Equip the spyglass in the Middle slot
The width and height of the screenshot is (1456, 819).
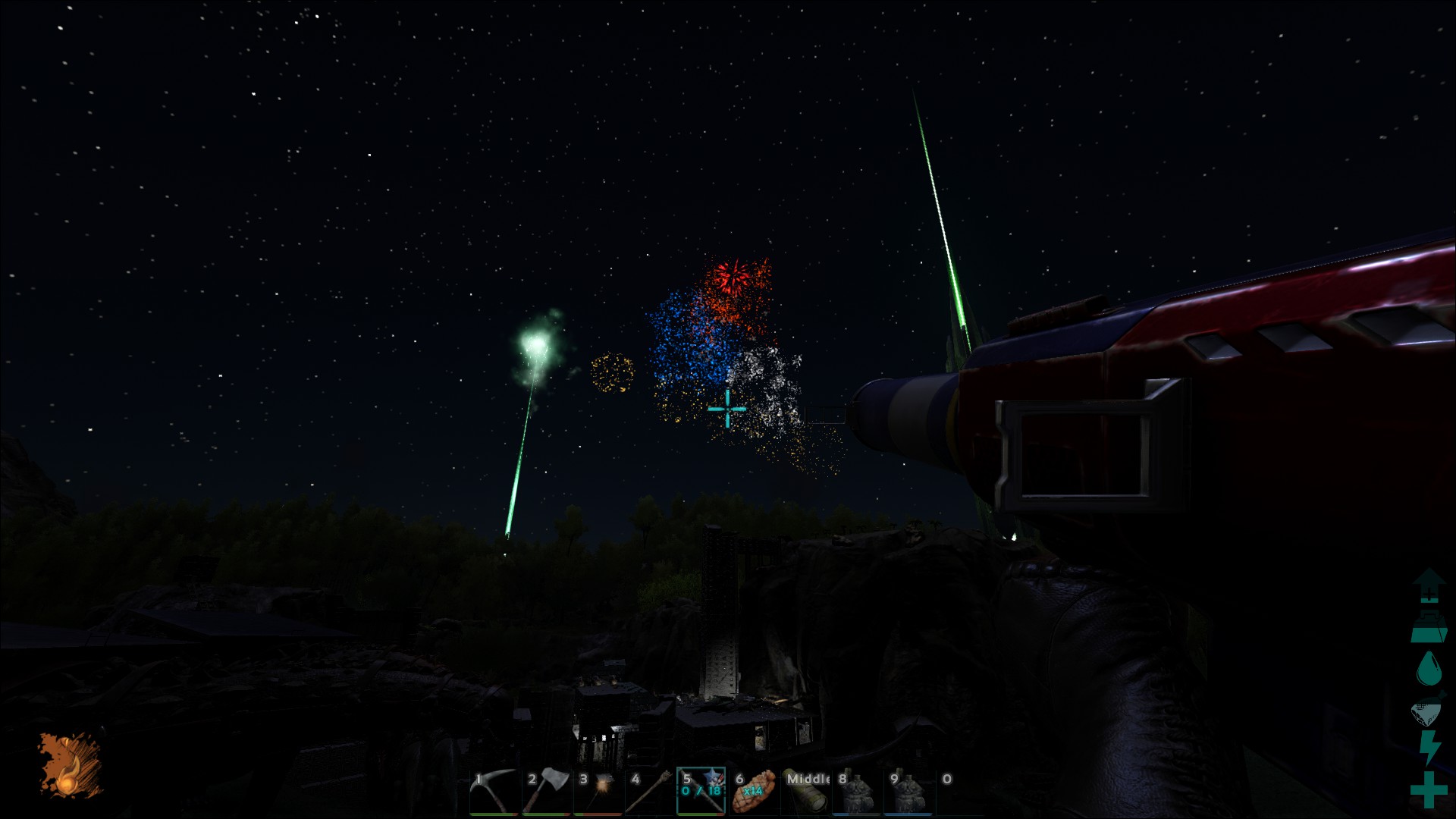click(805, 792)
